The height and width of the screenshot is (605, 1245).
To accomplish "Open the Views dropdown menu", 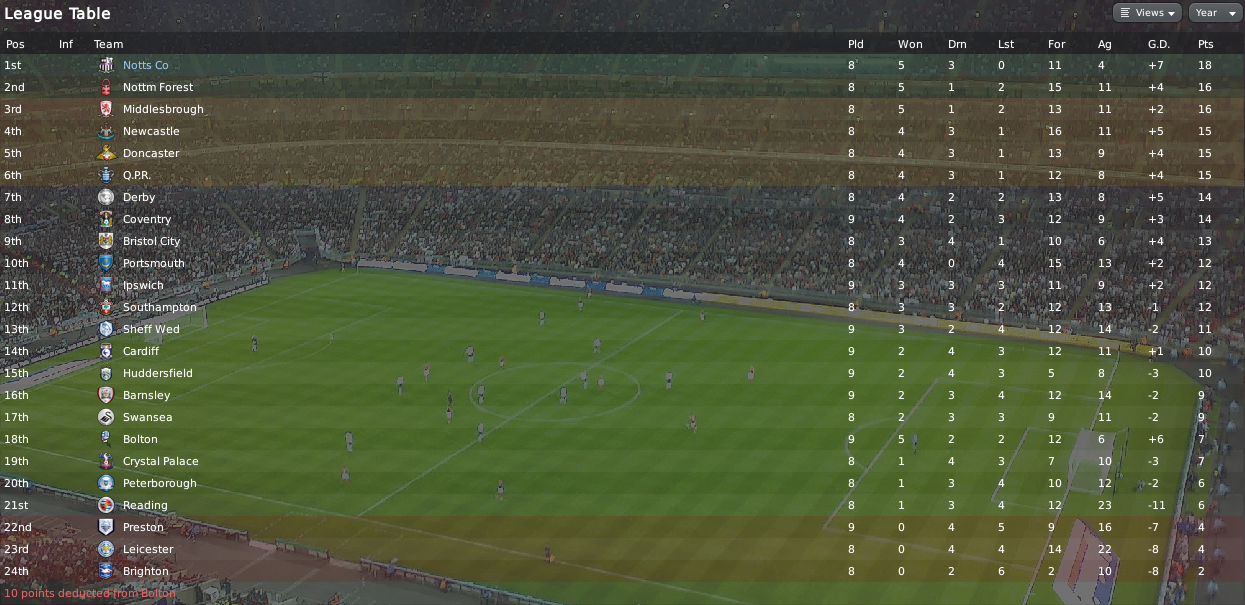I will pyautogui.click(x=1147, y=13).
